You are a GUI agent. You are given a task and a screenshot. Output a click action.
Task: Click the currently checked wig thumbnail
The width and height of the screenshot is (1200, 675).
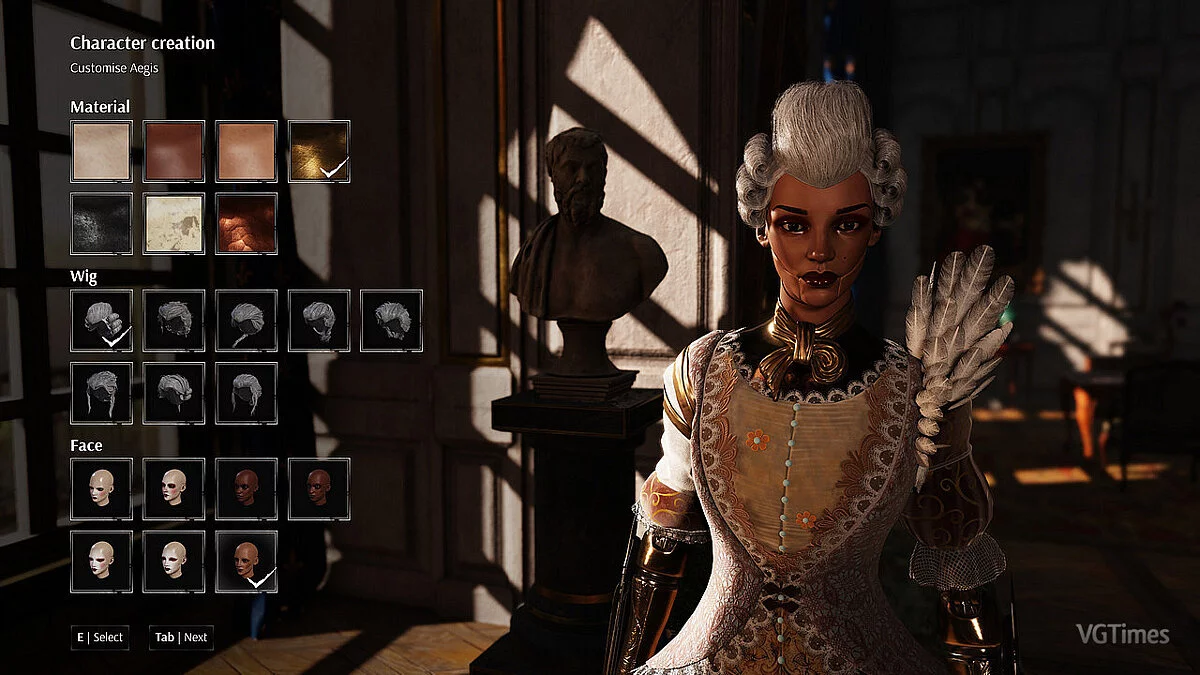[x=101, y=321]
